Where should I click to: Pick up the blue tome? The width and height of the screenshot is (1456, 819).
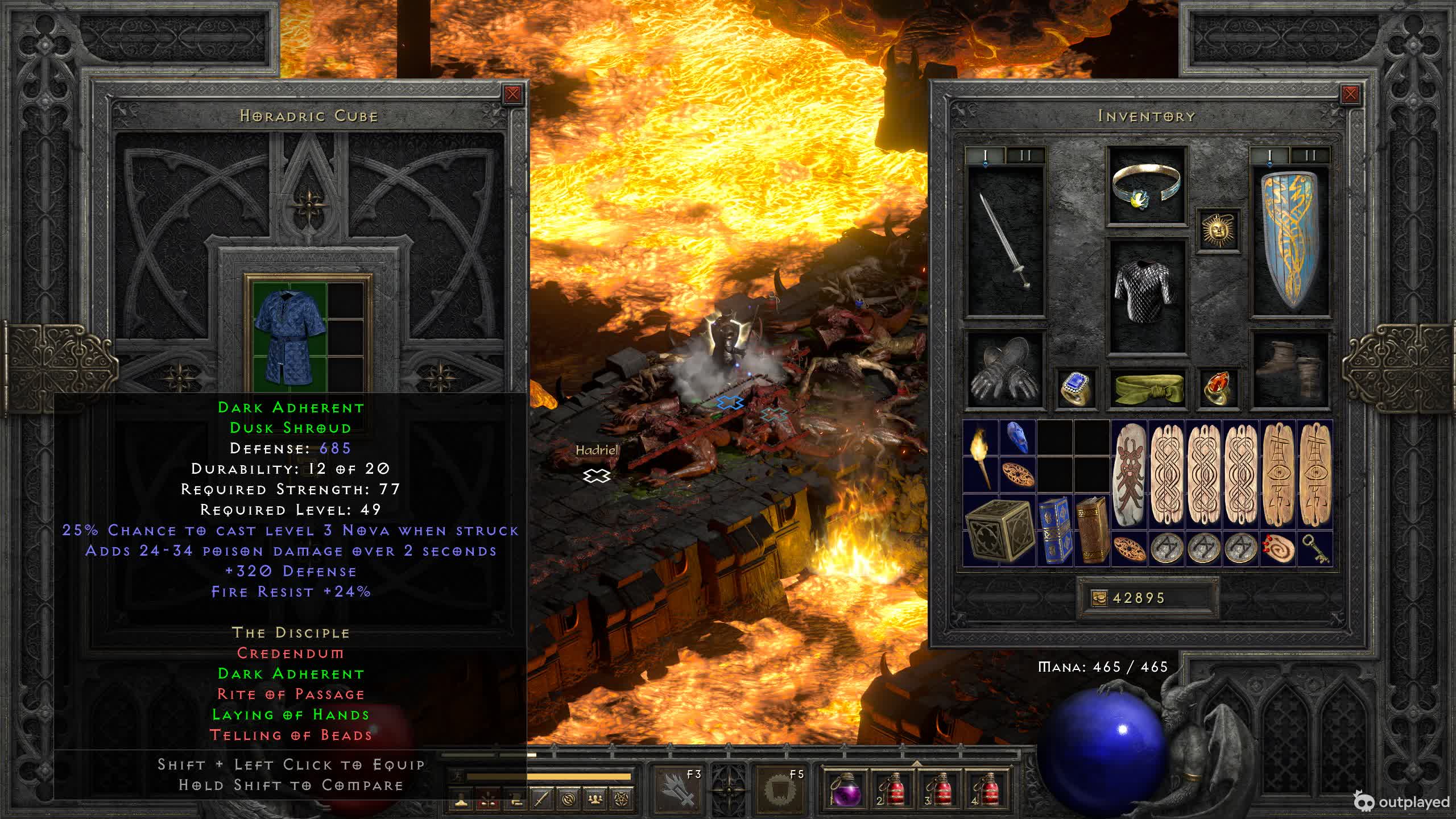pos(1054,530)
